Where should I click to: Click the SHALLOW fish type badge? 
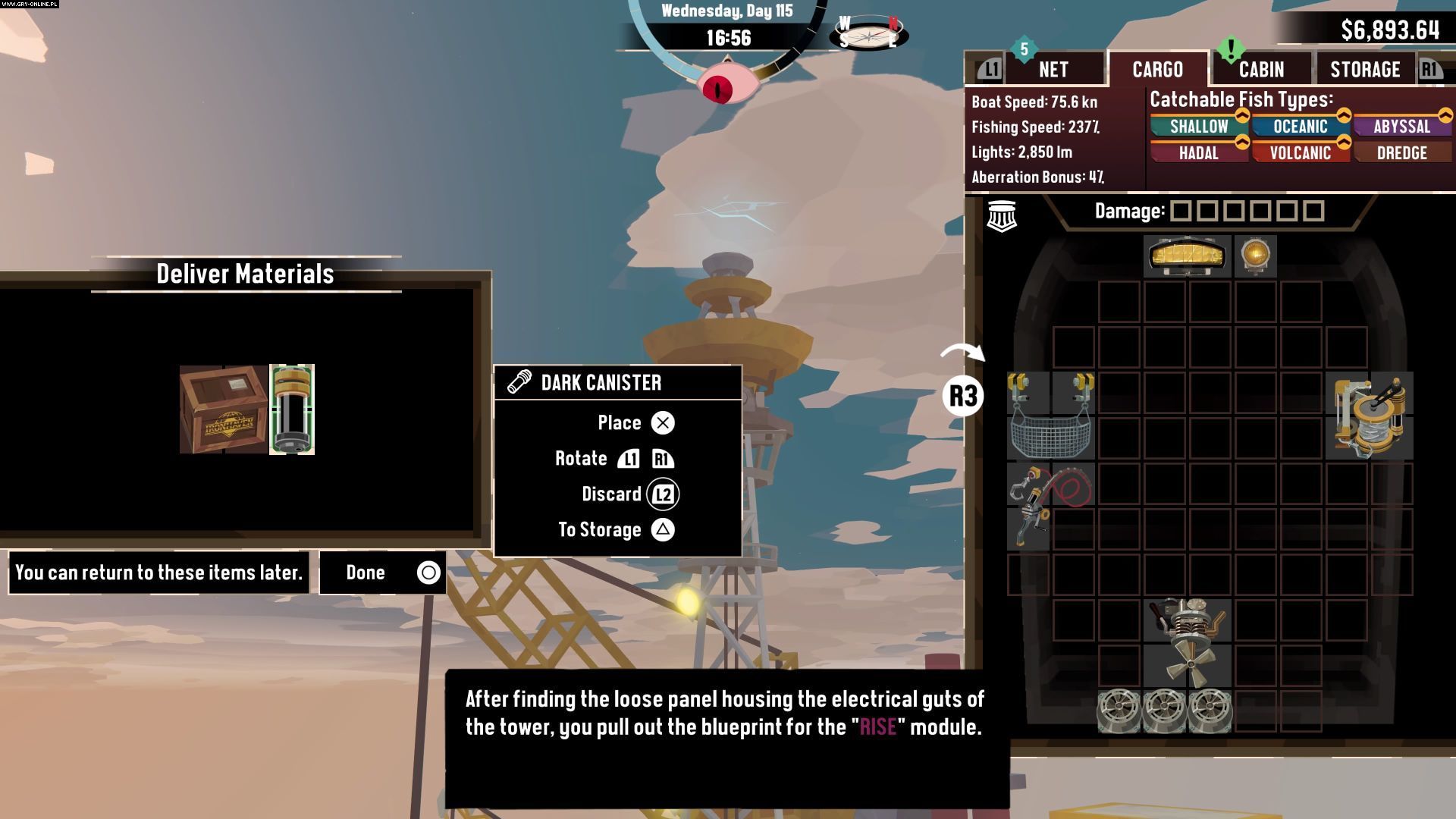1198,127
